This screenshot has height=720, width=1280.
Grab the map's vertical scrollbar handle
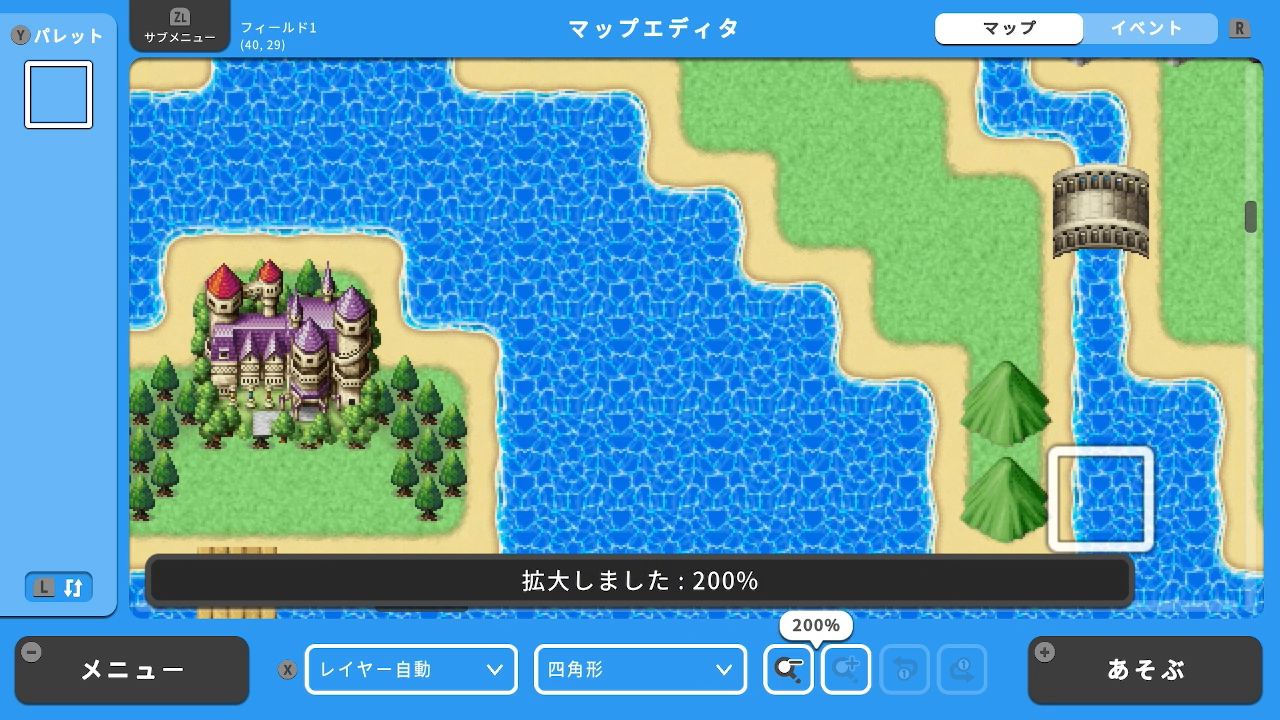click(1250, 216)
